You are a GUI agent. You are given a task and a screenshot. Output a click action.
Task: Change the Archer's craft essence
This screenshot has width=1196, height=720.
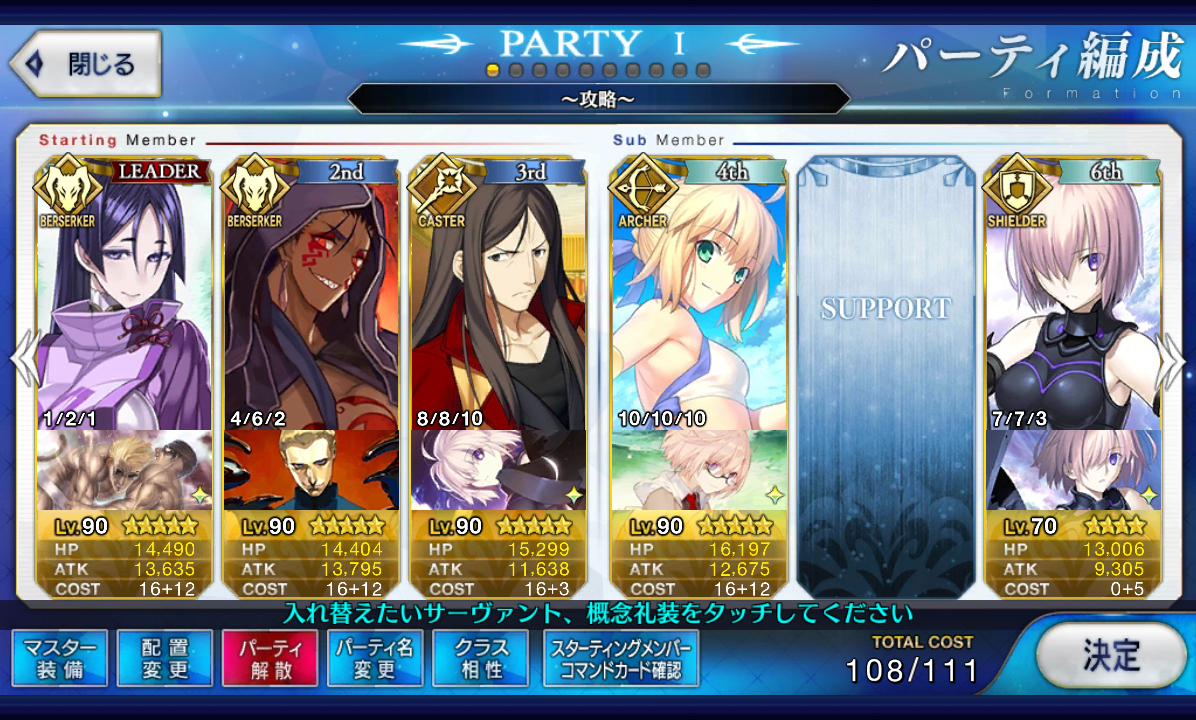point(699,470)
